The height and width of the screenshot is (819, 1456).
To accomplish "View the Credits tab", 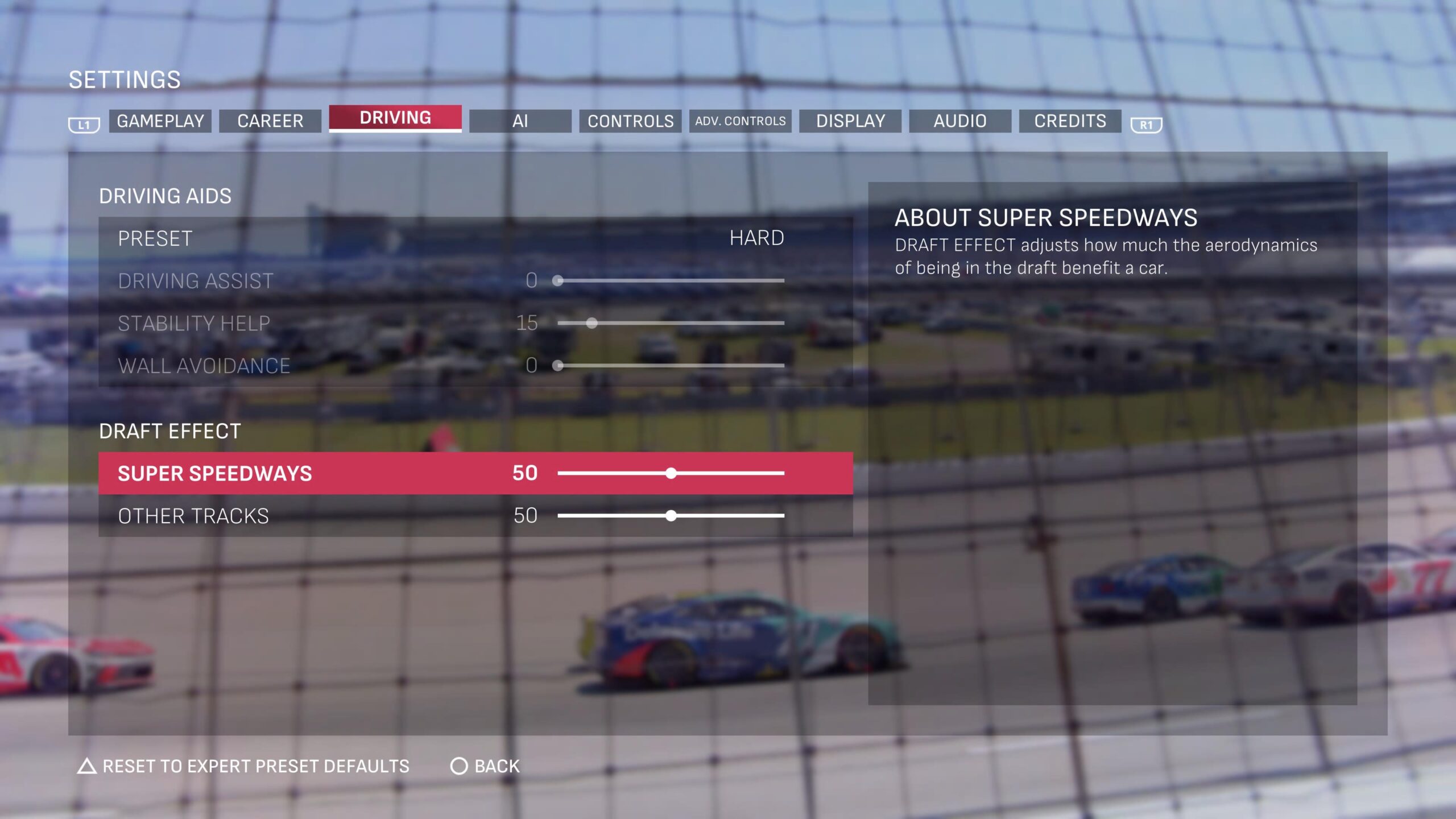I will 1070,121.
